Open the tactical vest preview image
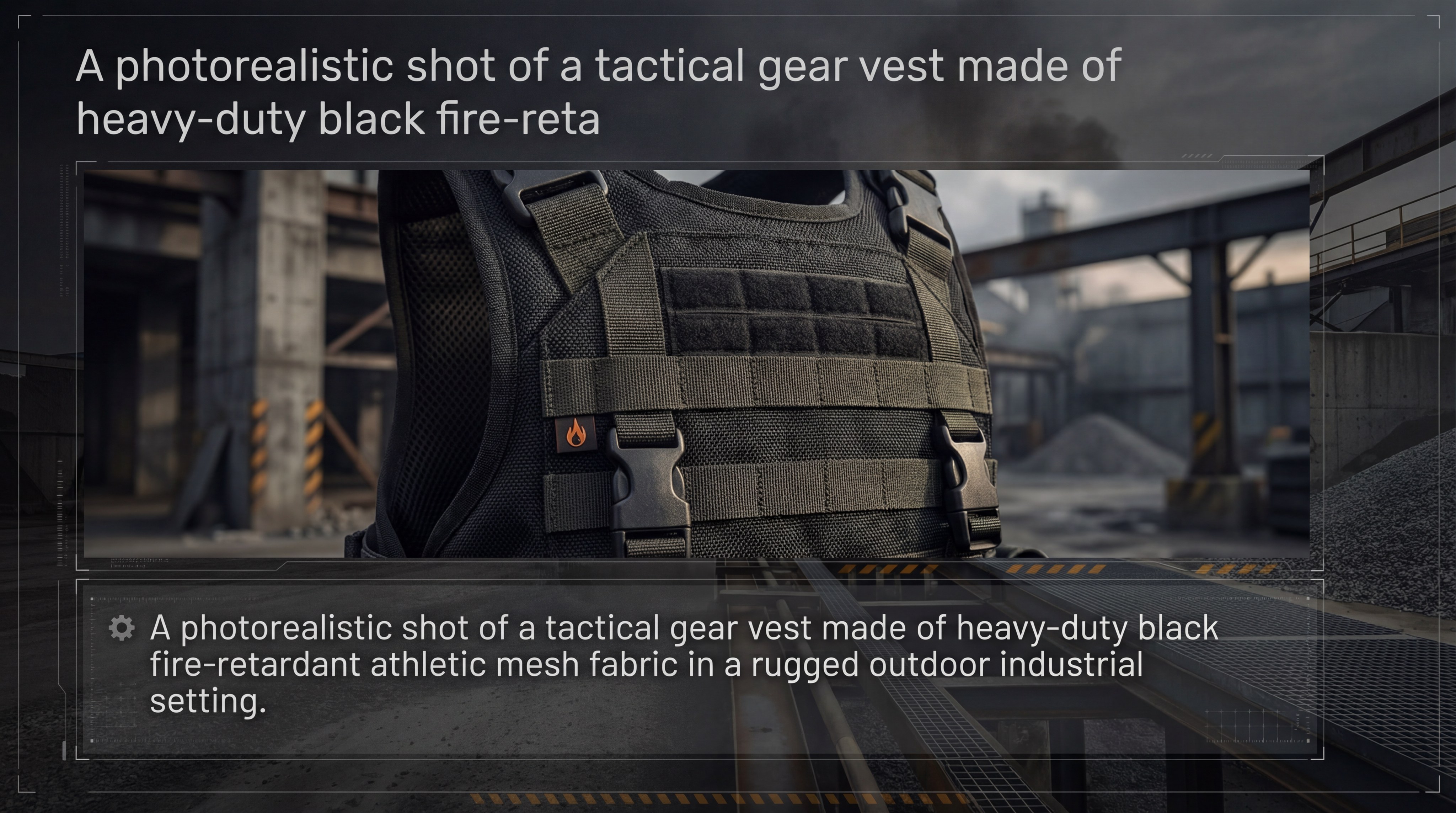The image size is (1456, 813). coord(696,363)
